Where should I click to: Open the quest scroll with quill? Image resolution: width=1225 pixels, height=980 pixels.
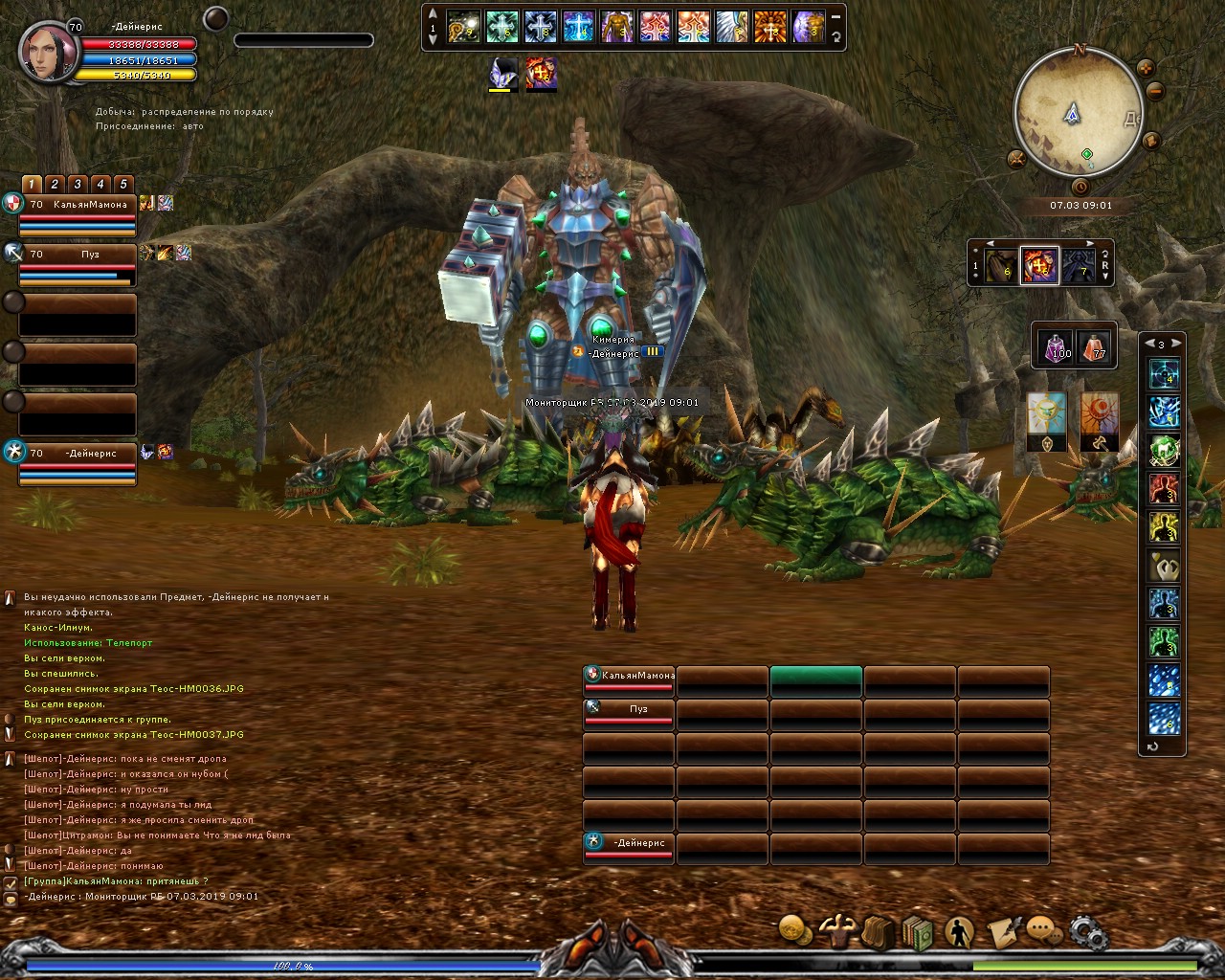point(1002,931)
